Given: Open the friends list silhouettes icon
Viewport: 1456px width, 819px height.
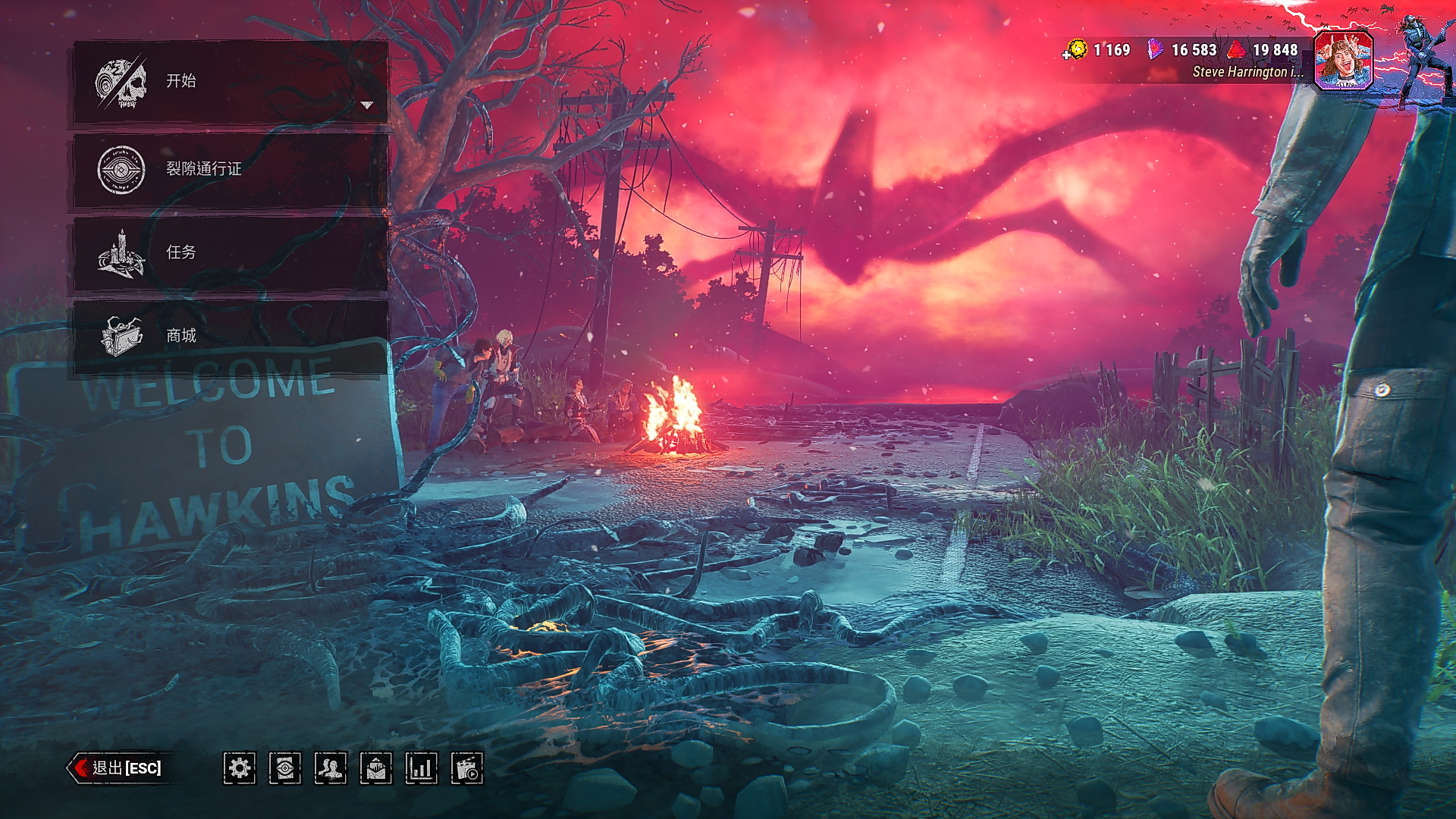Looking at the screenshot, I should 331,768.
